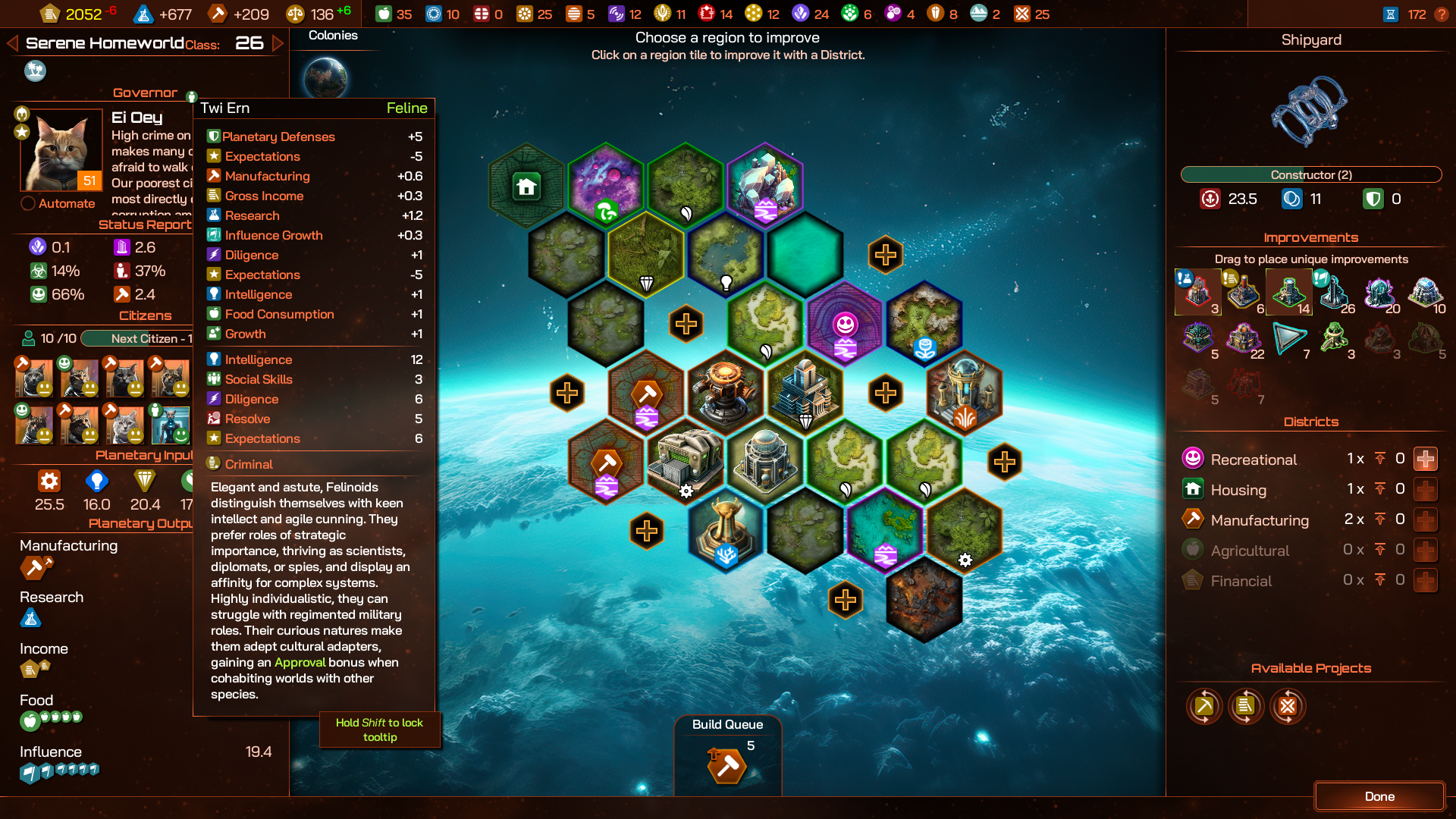The width and height of the screenshot is (1456, 819).
Task: Confirm with the Done button
Action: click(1379, 796)
